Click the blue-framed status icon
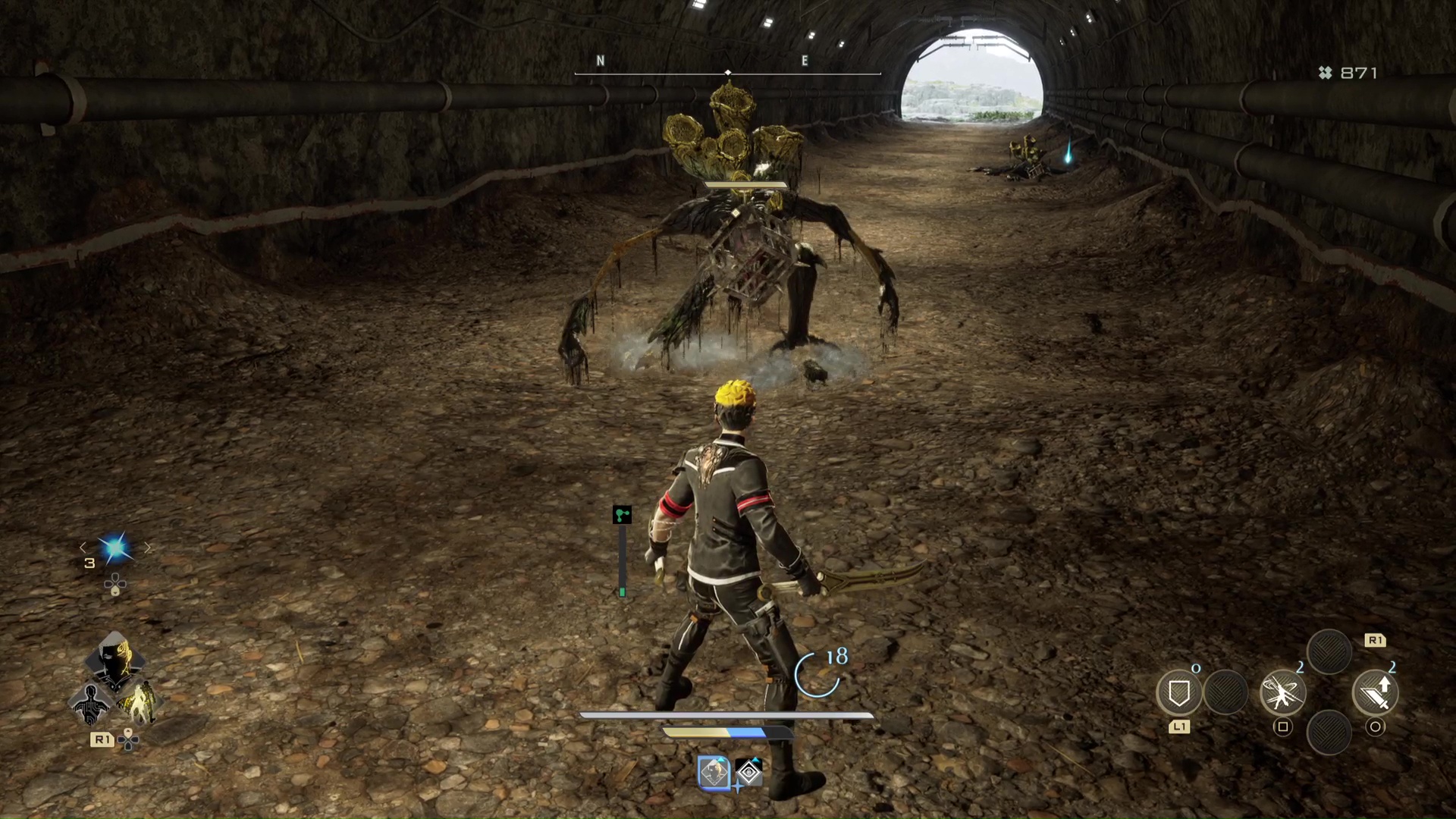The image size is (1456, 819). click(x=714, y=773)
